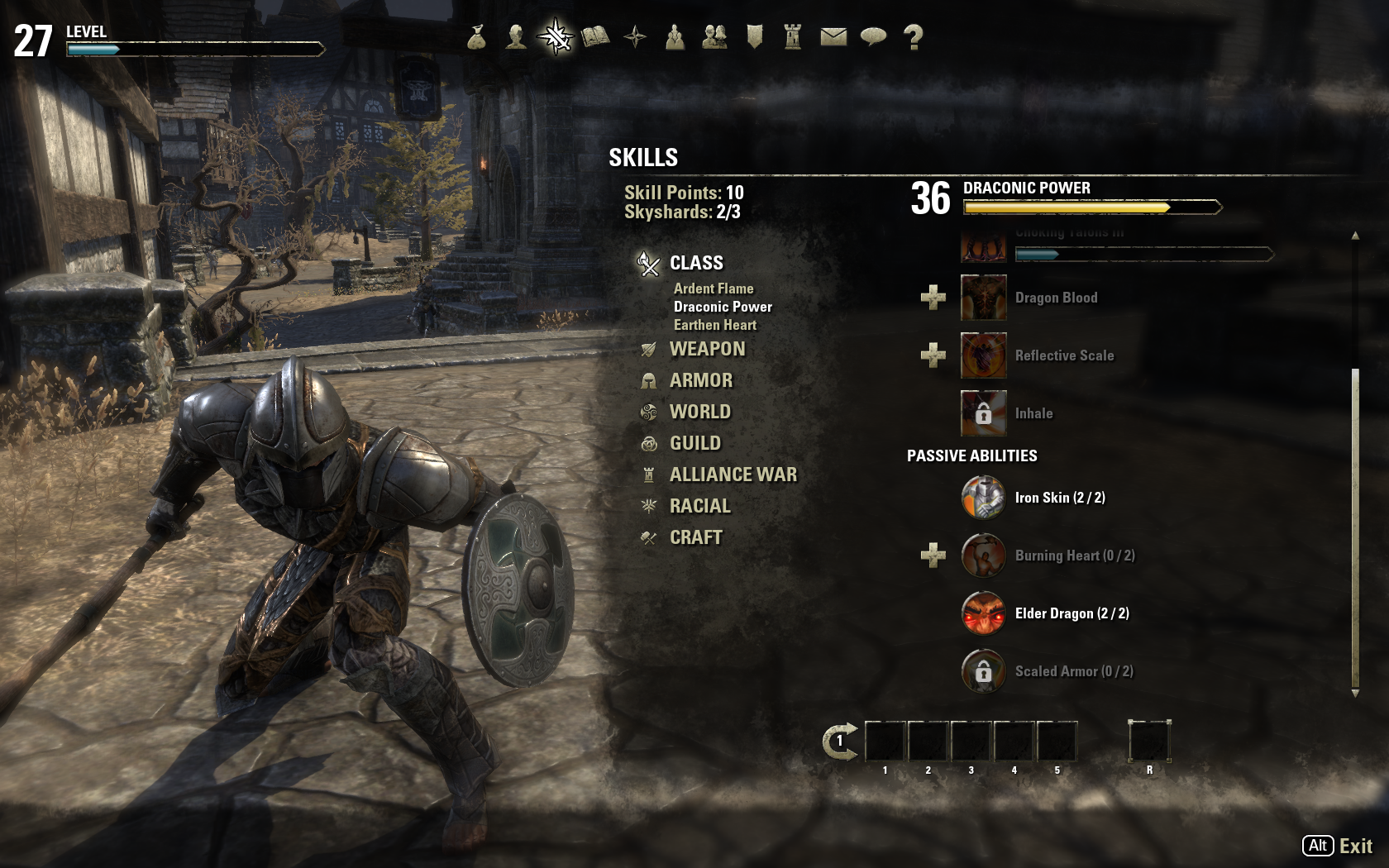
Task: Expand the Guild skills category
Action: coord(694,443)
